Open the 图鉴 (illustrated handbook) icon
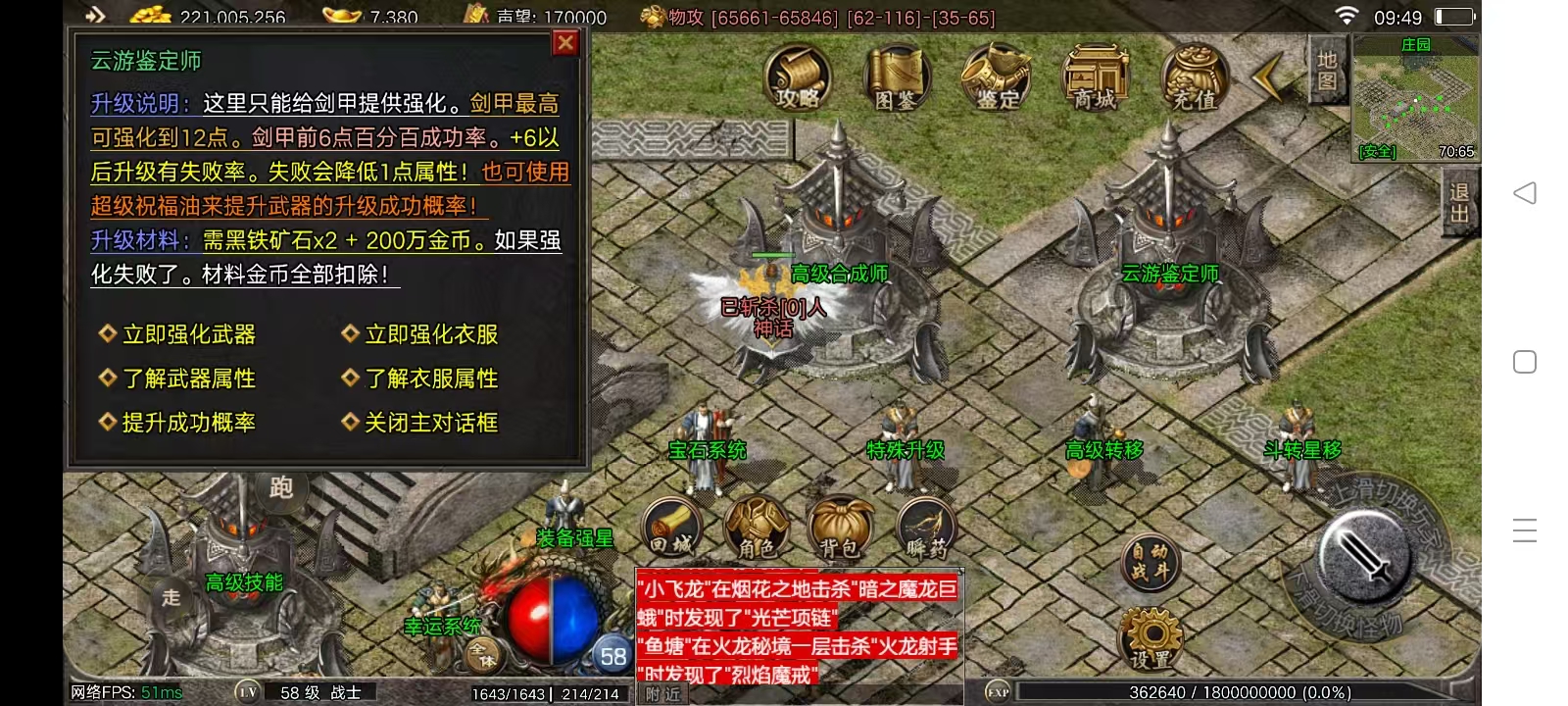Image resolution: width=1568 pixels, height=706 pixels. (x=895, y=78)
